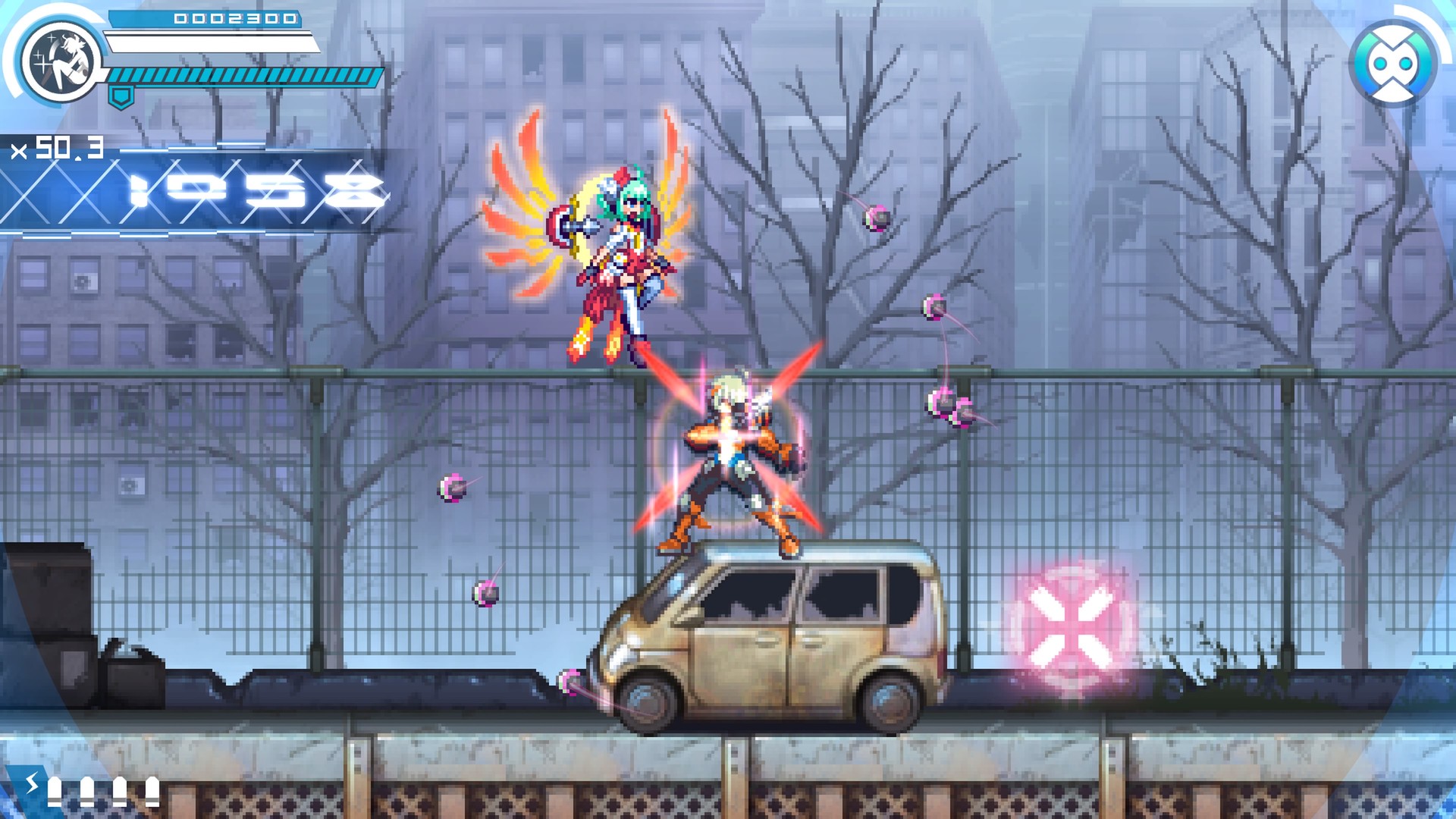This screenshot has width=1456, height=819.
Task: Select the second bullet ammo icon
Action: click(87, 792)
